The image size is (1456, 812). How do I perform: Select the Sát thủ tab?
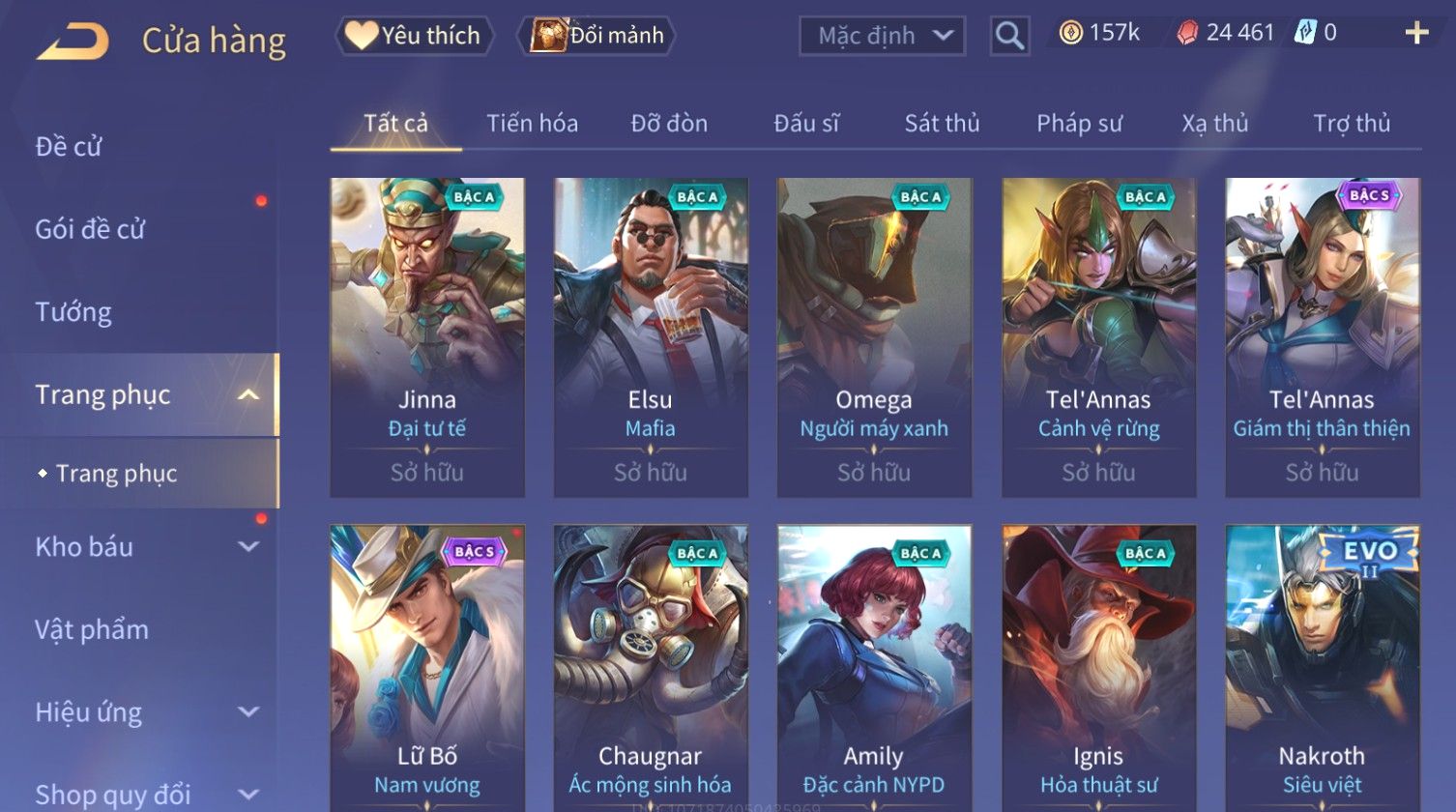pyautogui.click(x=942, y=124)
